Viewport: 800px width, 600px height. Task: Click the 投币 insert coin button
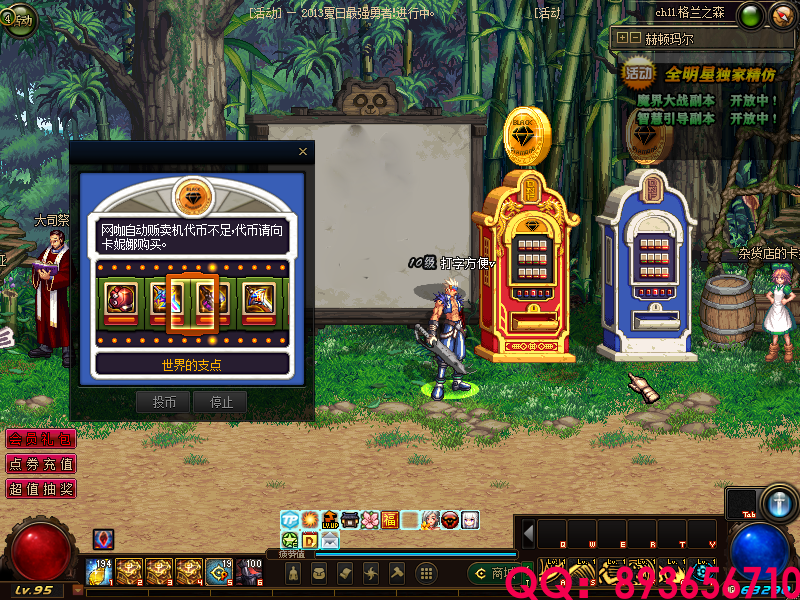tap(163, 402)
